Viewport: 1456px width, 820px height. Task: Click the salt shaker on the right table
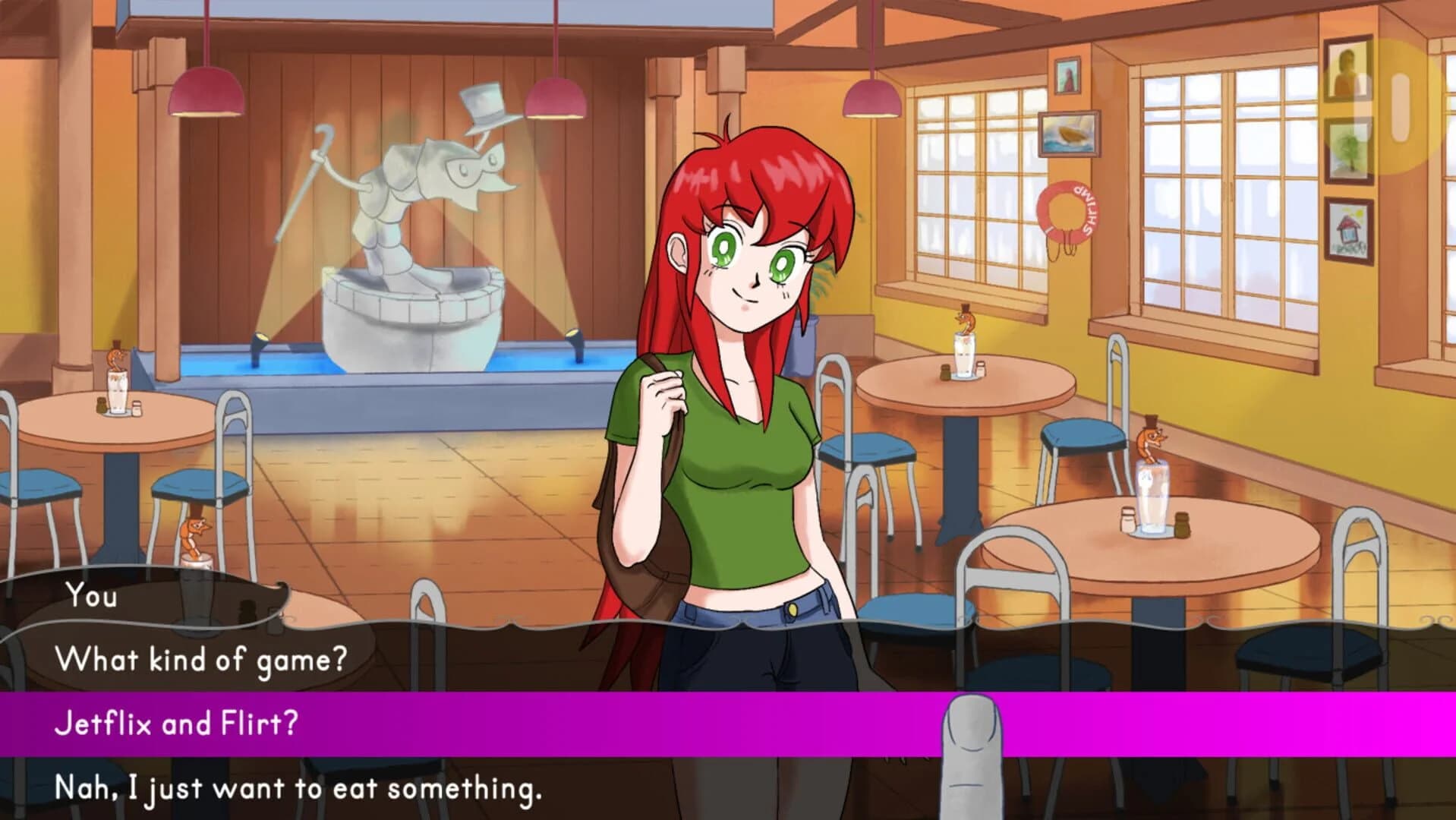click(1127, 519)
